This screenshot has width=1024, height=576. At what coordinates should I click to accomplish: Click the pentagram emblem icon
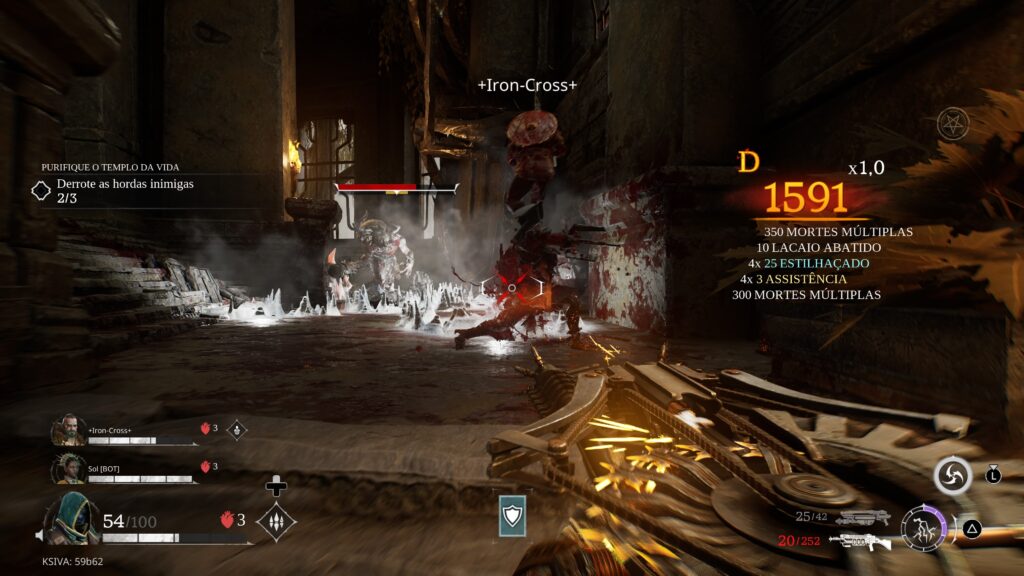pos(953,124)
